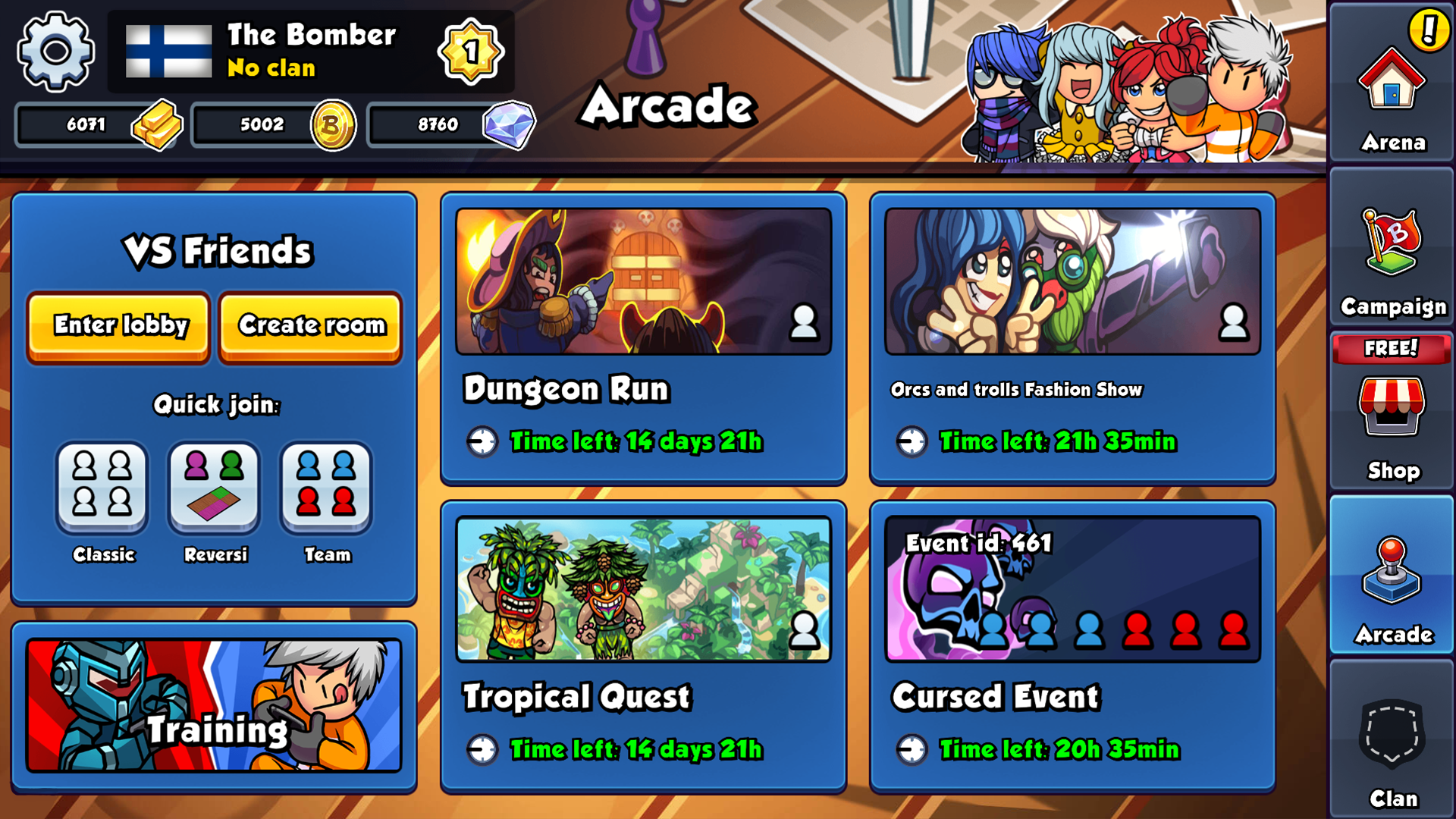Click the coins currency counter
Screen dimensions: 1456x819
pos(273,124)
